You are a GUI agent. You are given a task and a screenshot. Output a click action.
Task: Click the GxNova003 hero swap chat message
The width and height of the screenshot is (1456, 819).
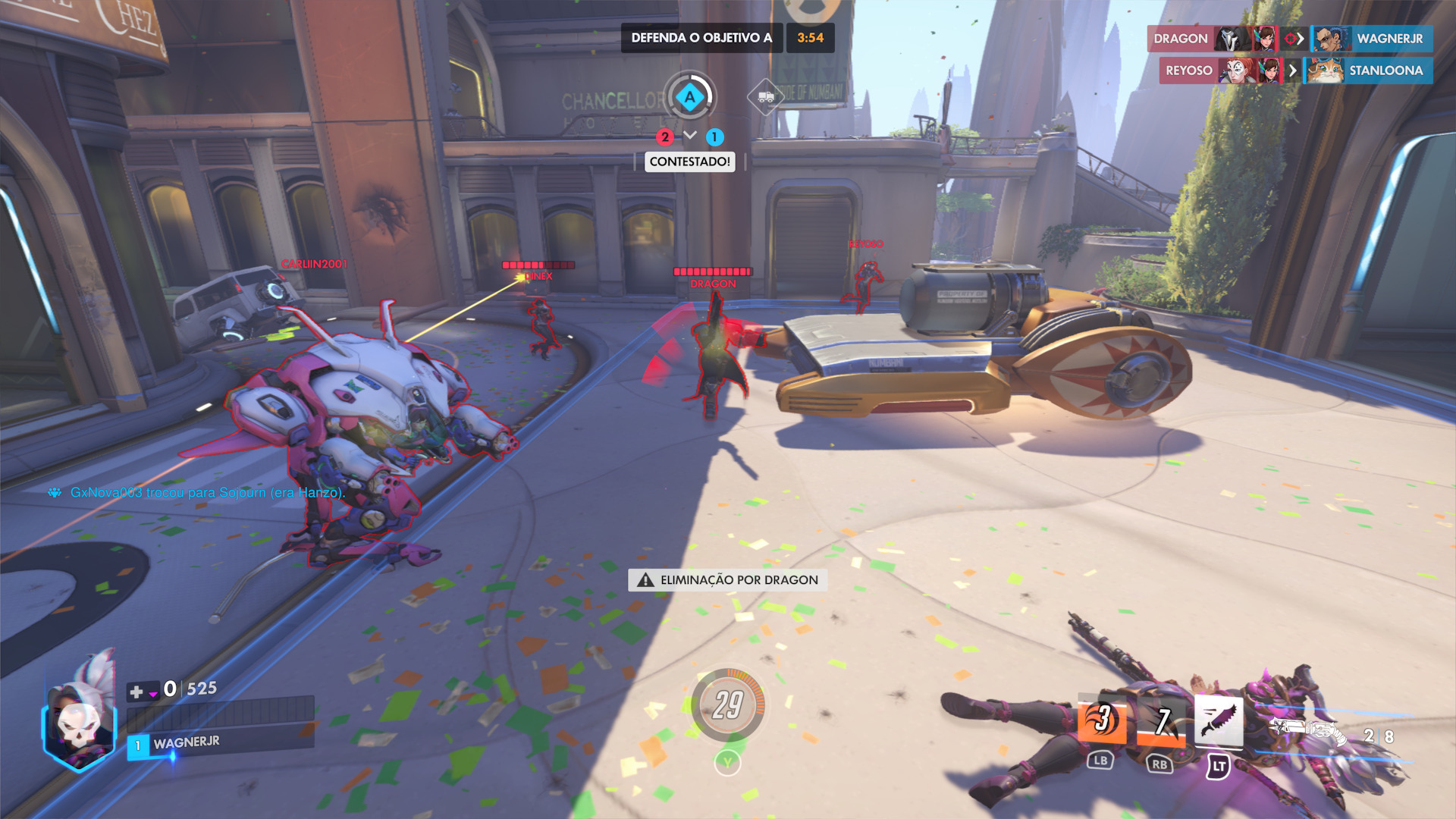[x=206, y=492]
